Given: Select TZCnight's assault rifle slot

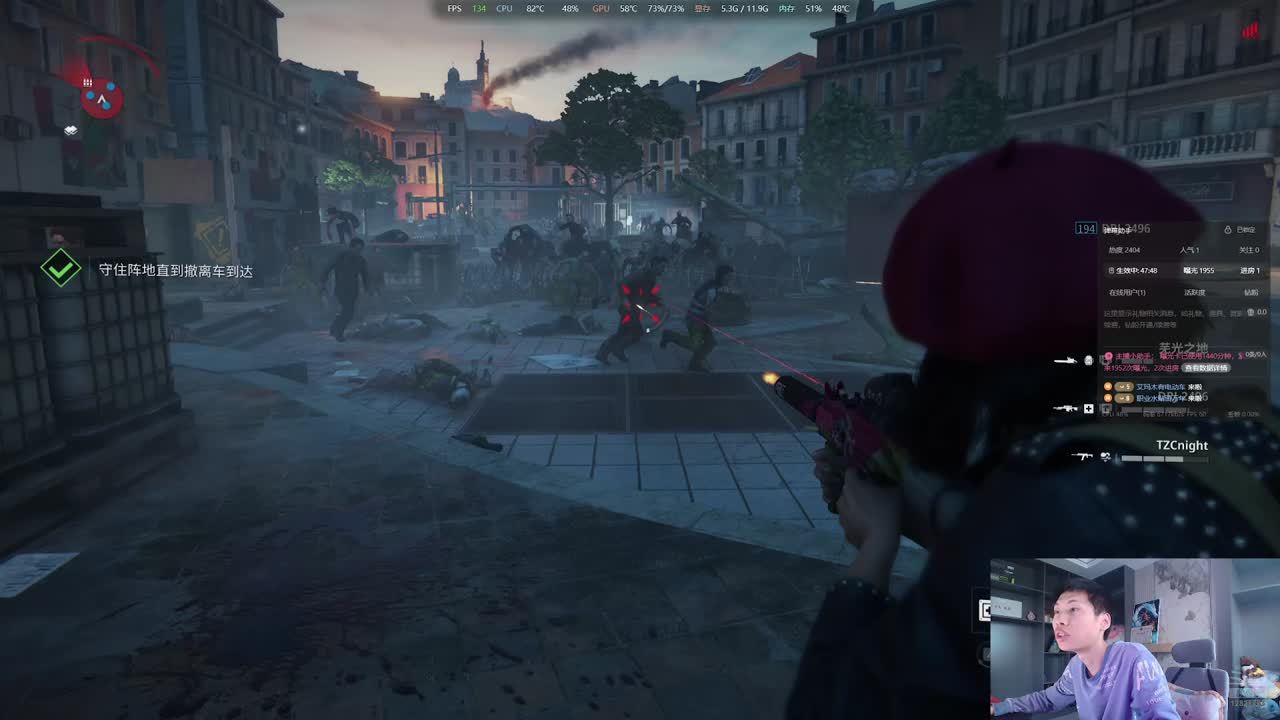Looking at the screenshot, I should click(x=1083, y=457).
